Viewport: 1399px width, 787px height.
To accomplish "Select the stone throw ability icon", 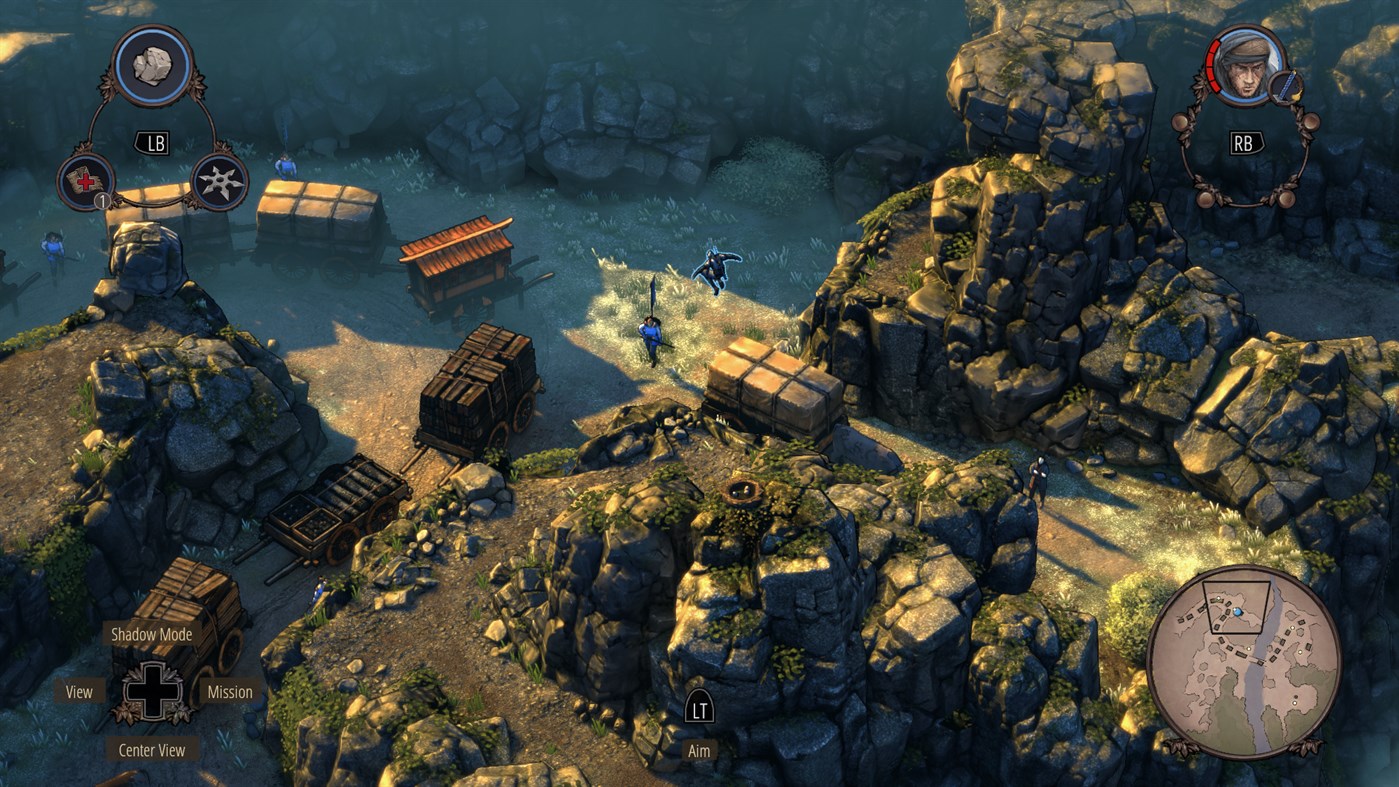I will [x=152, y=65].
